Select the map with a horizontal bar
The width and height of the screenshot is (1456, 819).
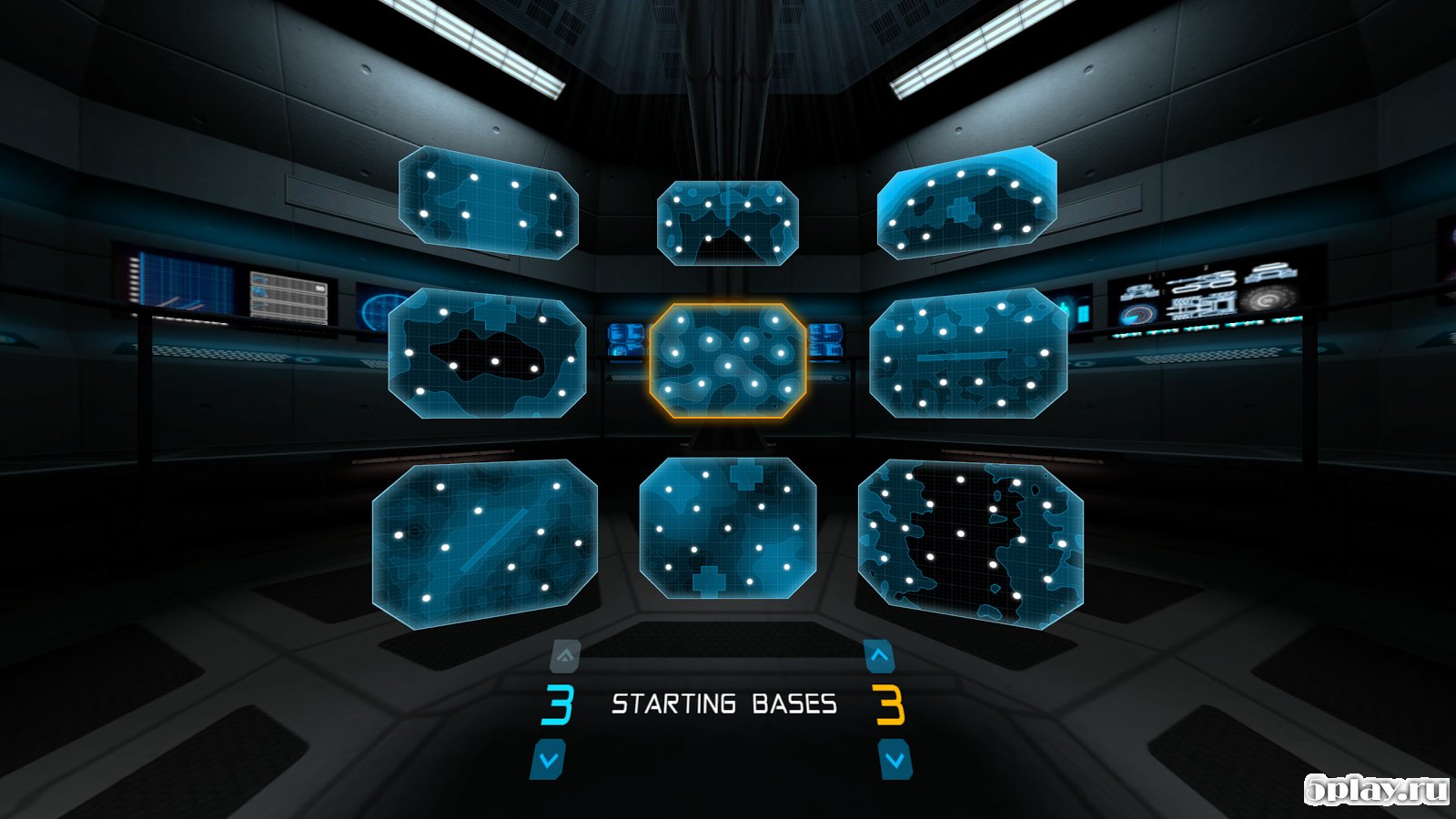[967, 354]
